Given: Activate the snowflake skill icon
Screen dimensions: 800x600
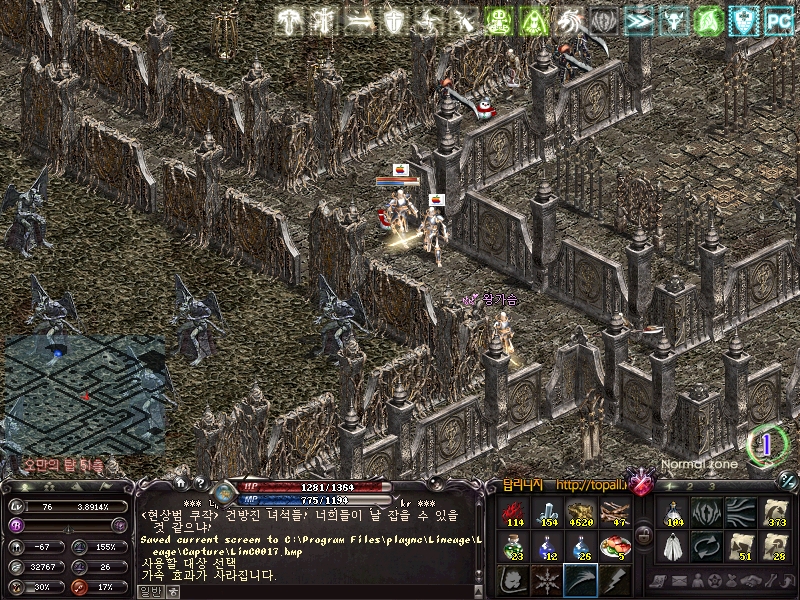Looking at the screenshot, I should click(547, 580).
